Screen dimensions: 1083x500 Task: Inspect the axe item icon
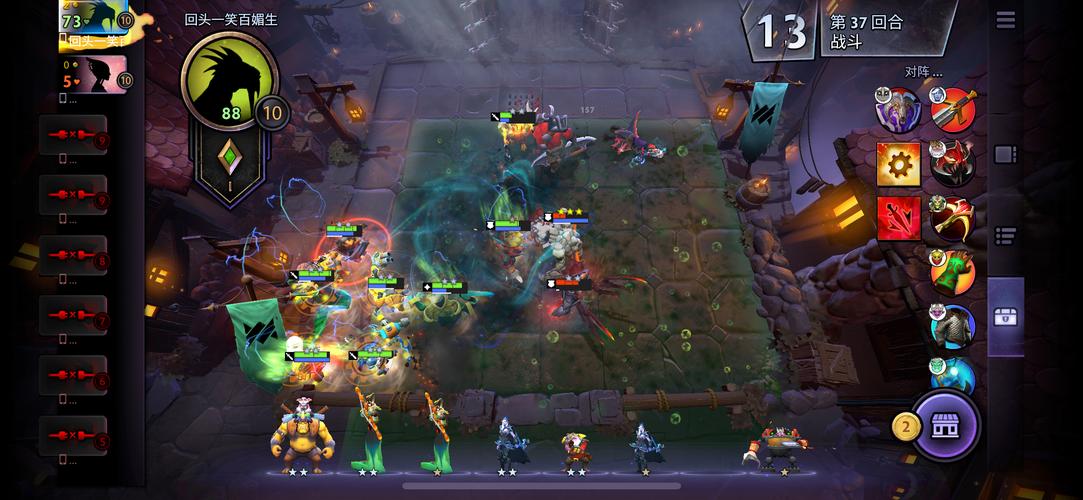(x=953, y=217)
